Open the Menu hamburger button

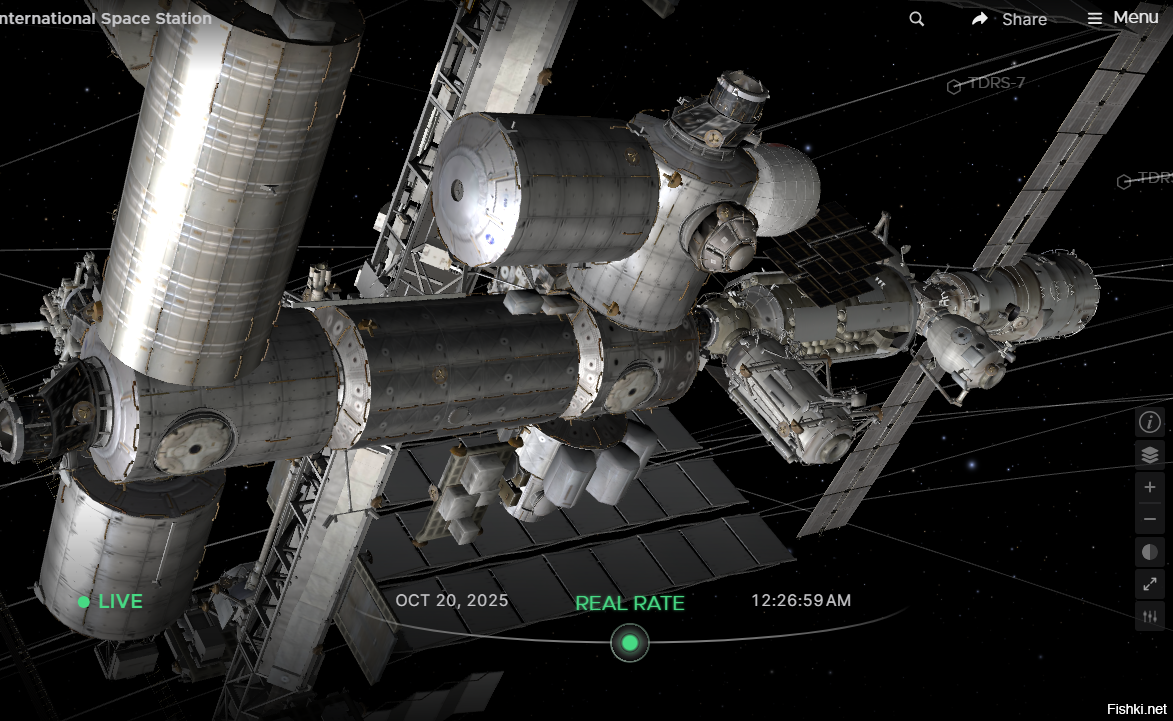[x=1123, y=18]
